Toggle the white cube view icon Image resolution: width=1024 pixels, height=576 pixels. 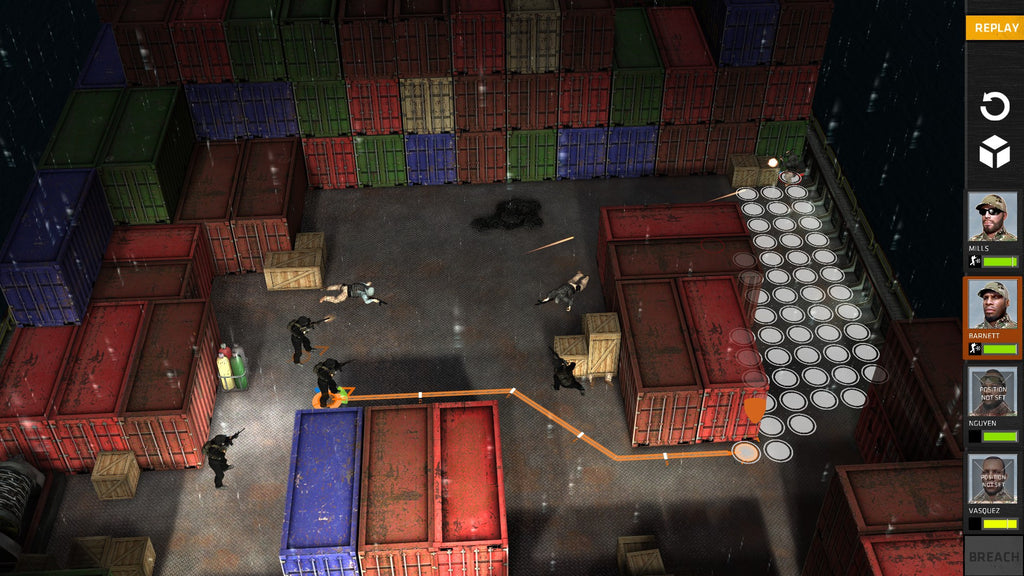(994, 154)
